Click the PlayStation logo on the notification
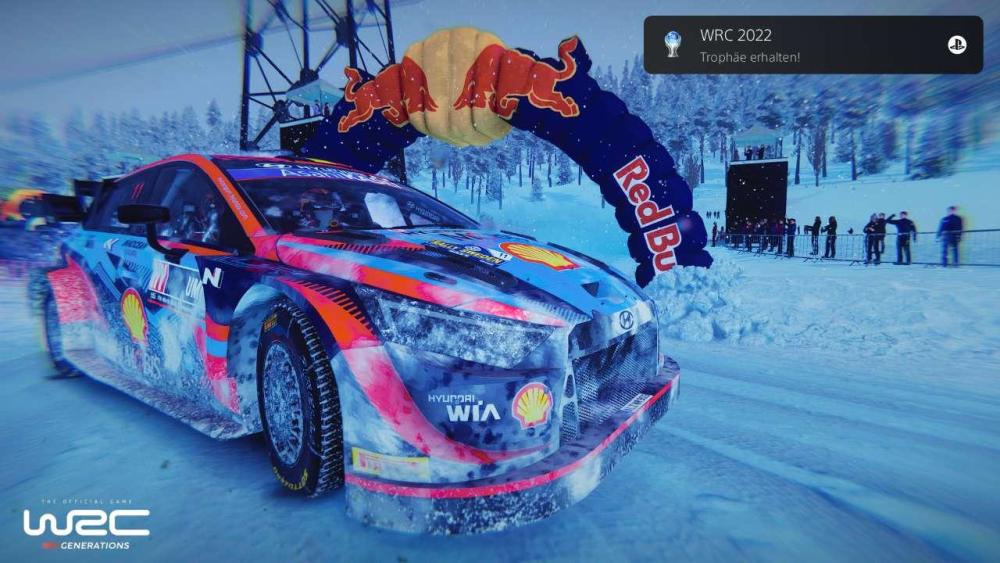The image size is (1000, 563). (957, 45)
